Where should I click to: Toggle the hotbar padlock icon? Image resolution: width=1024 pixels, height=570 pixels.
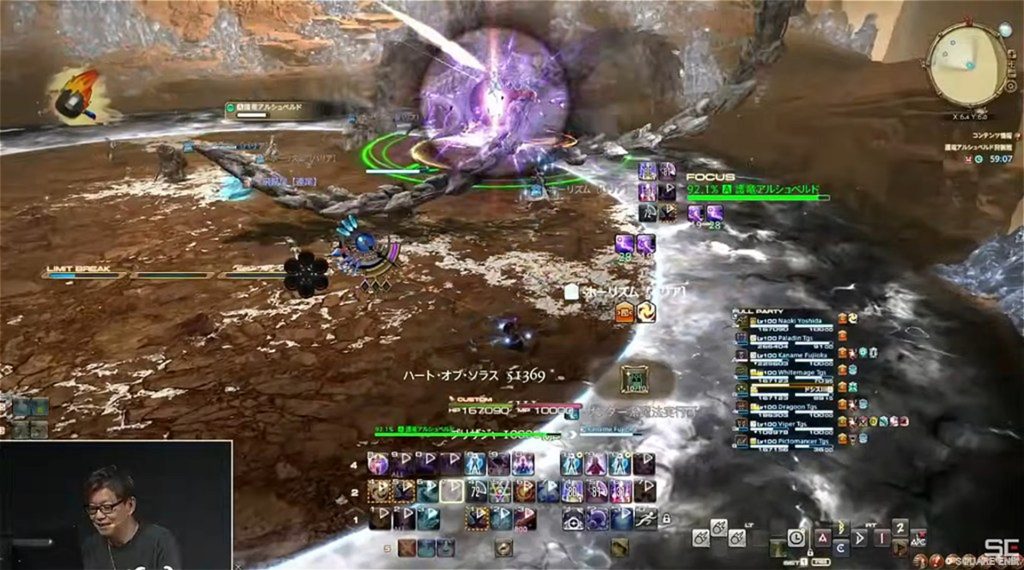click(666, 519)
